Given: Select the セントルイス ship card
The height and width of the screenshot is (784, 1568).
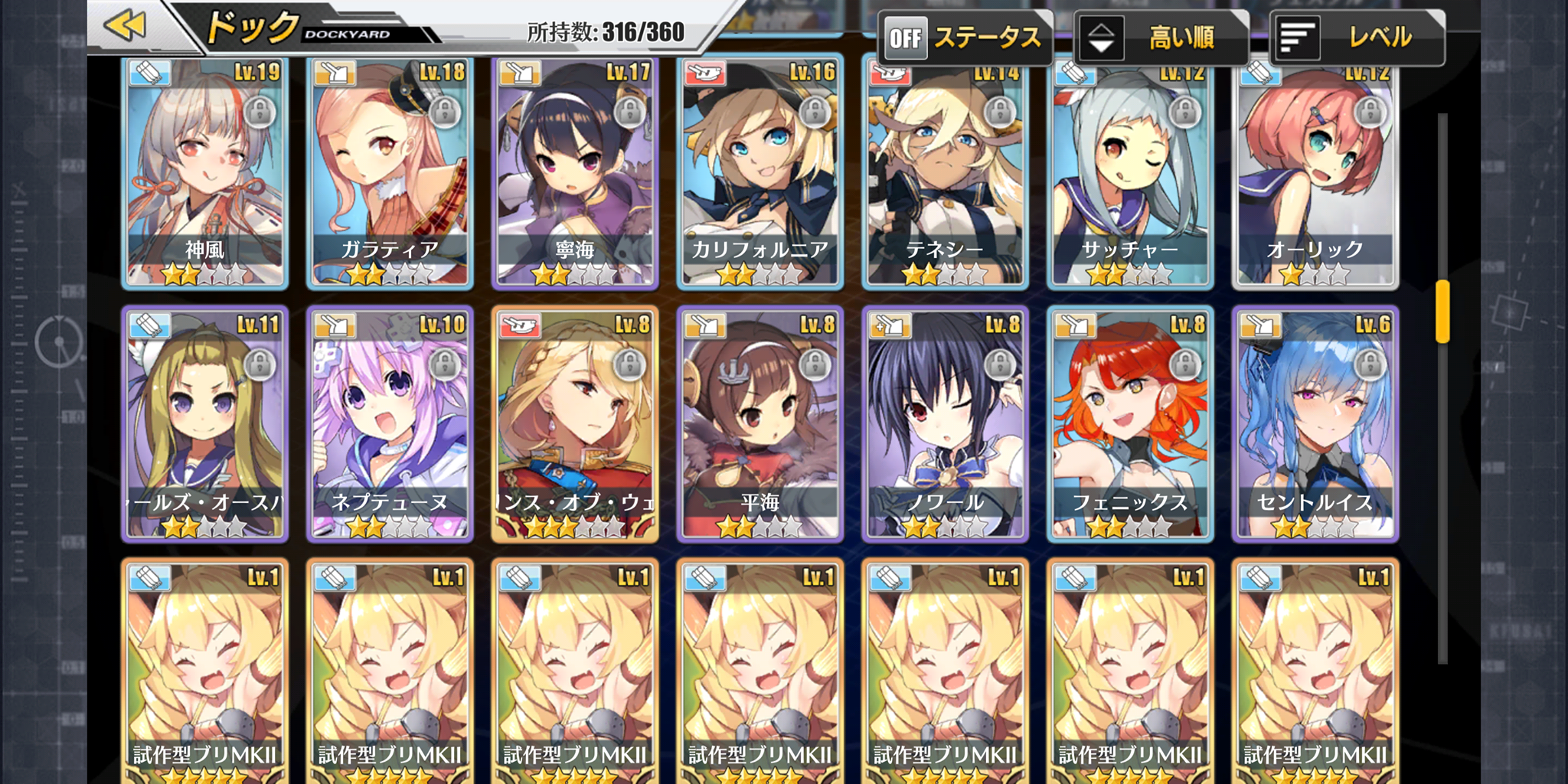Looking at the screenshot, I should coord(1315,425).
